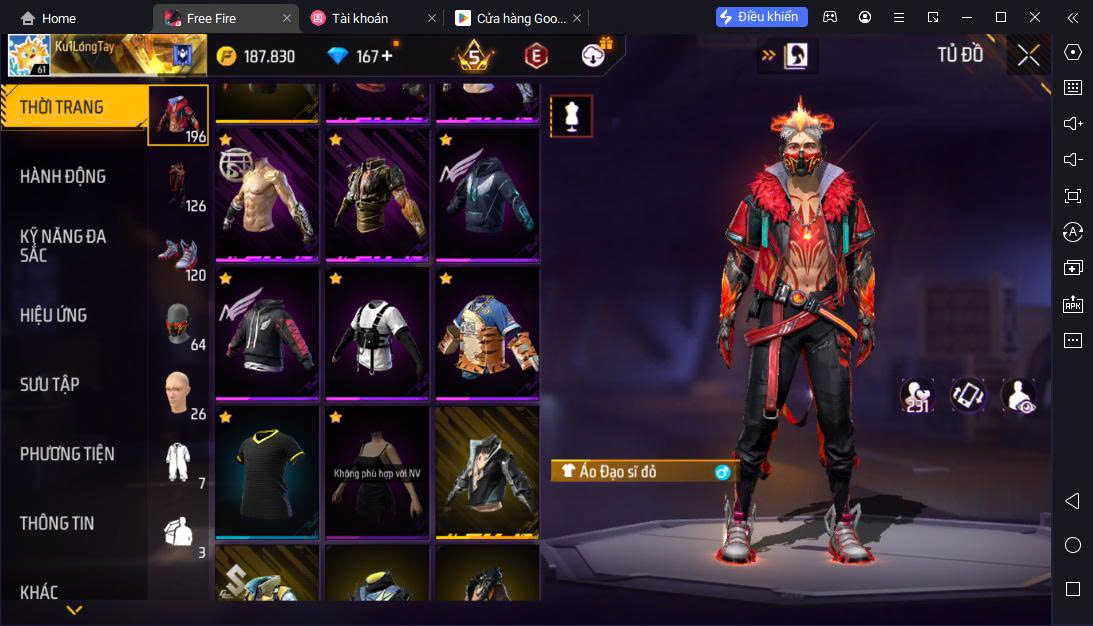Switch to the Hành Động tab
Viewport: 1093px width, 626px height.
(63, 177)
